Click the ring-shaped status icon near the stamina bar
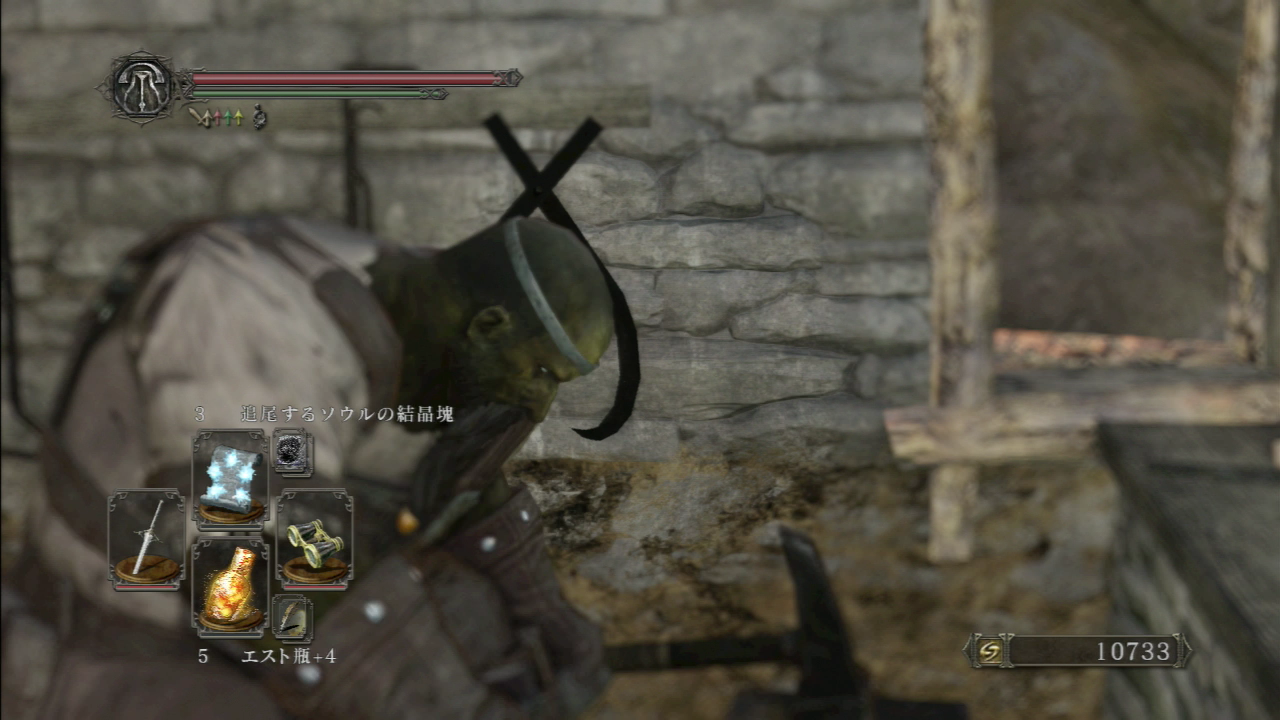The height and width of the screenshot is (720, 1280). click(x=258, y=115)
